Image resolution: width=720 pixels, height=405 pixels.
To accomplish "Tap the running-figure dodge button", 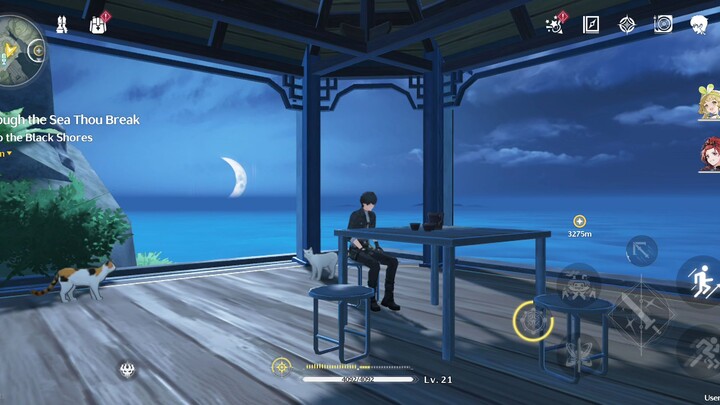I will 702,349.
